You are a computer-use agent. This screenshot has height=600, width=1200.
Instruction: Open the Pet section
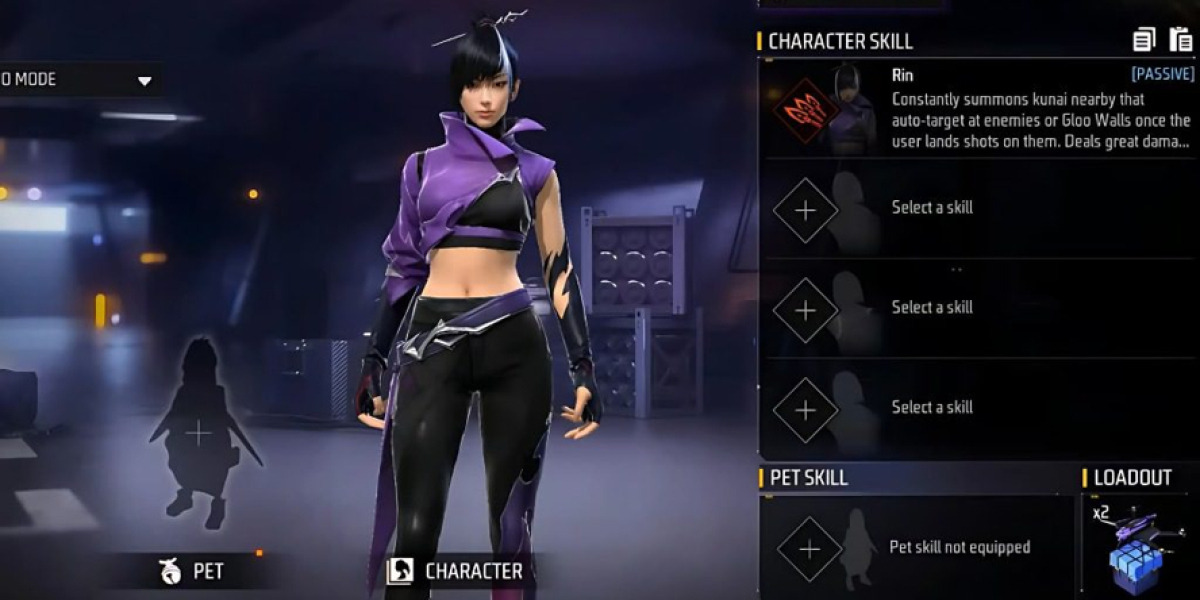pyautogui.click(x=192, y=571)
